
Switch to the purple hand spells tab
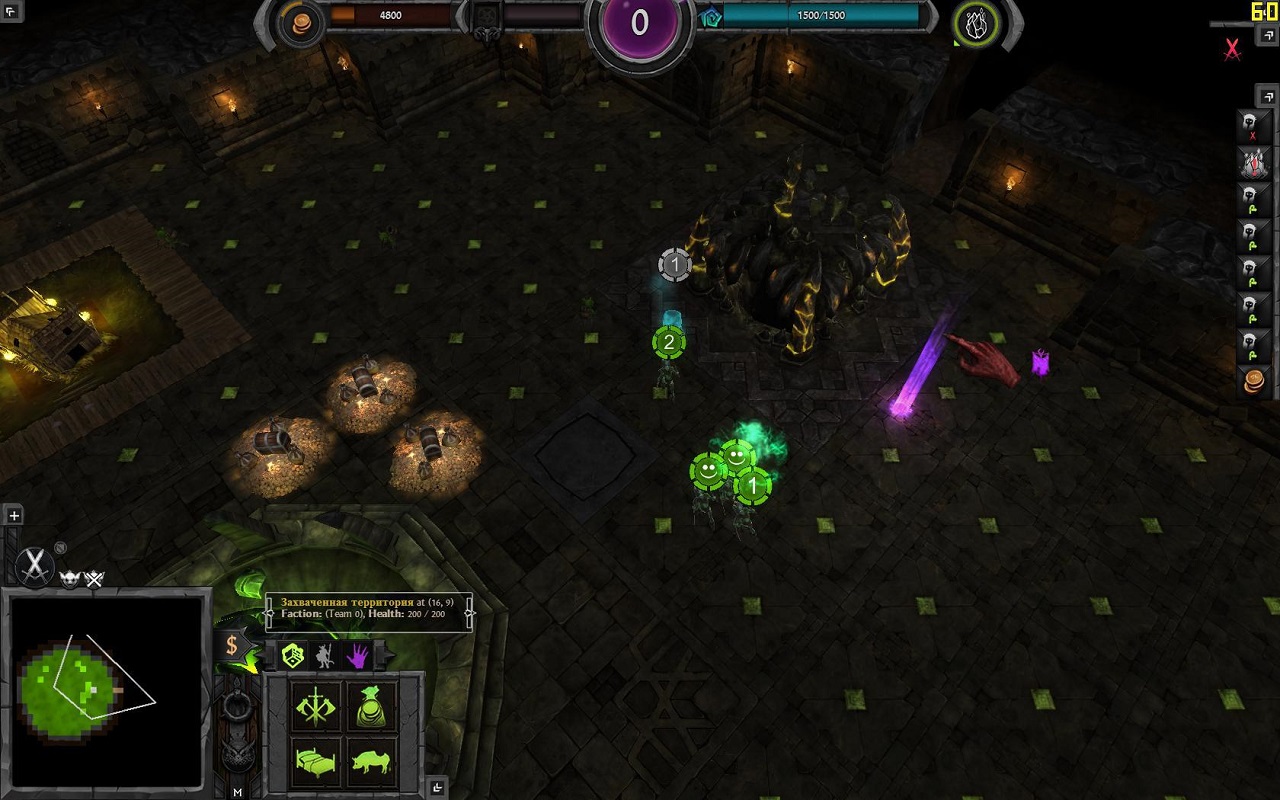click(x=357, y=656)
